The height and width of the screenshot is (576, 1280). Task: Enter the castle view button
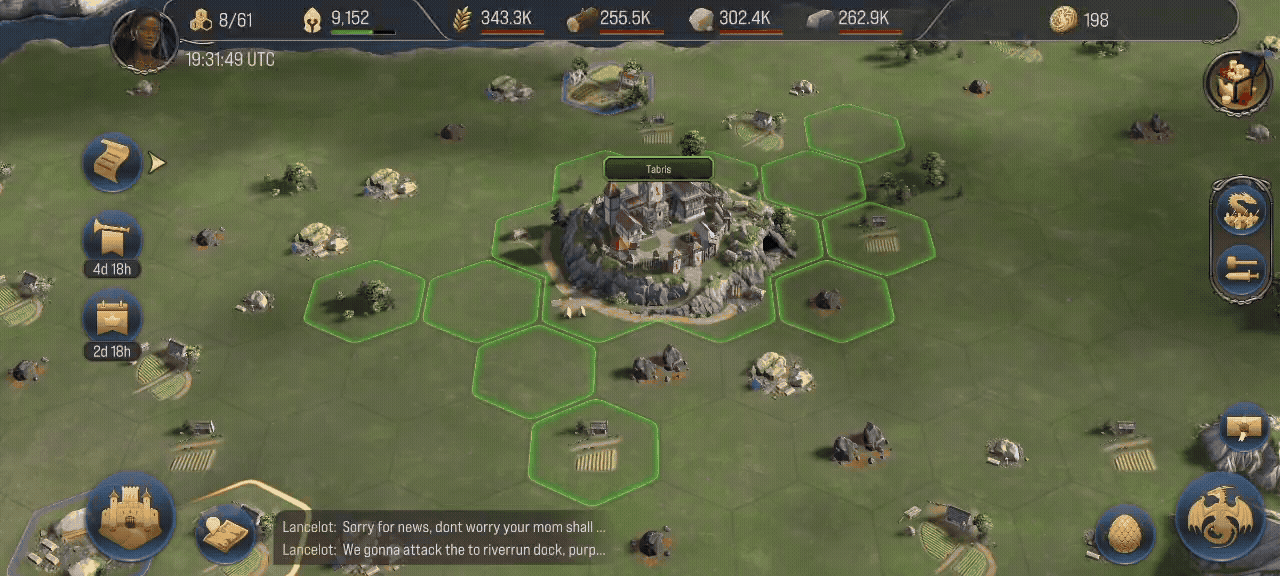pyautogui.click(x=130, y=516)
